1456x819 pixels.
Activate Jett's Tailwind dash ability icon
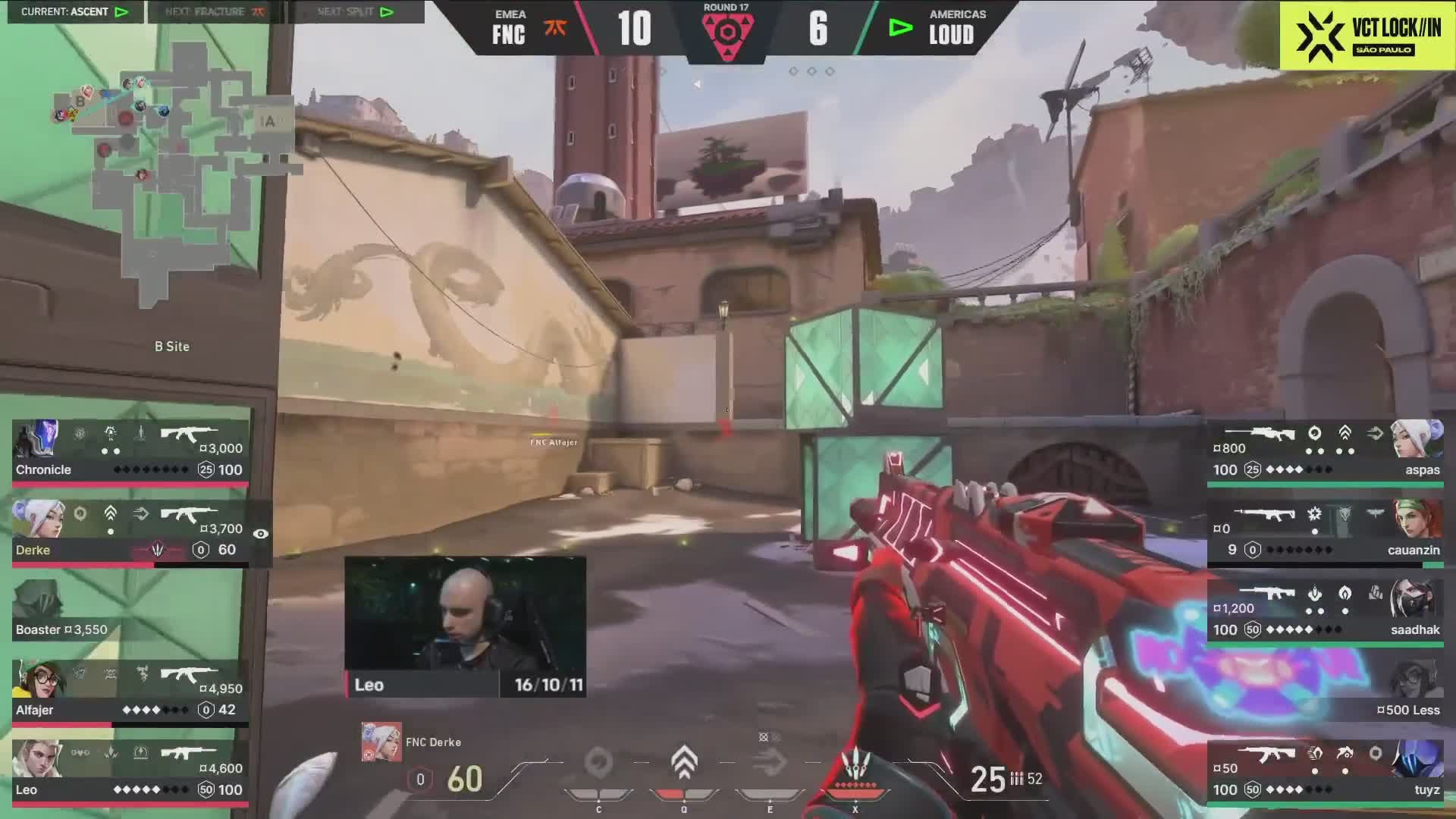pos(770,763)
